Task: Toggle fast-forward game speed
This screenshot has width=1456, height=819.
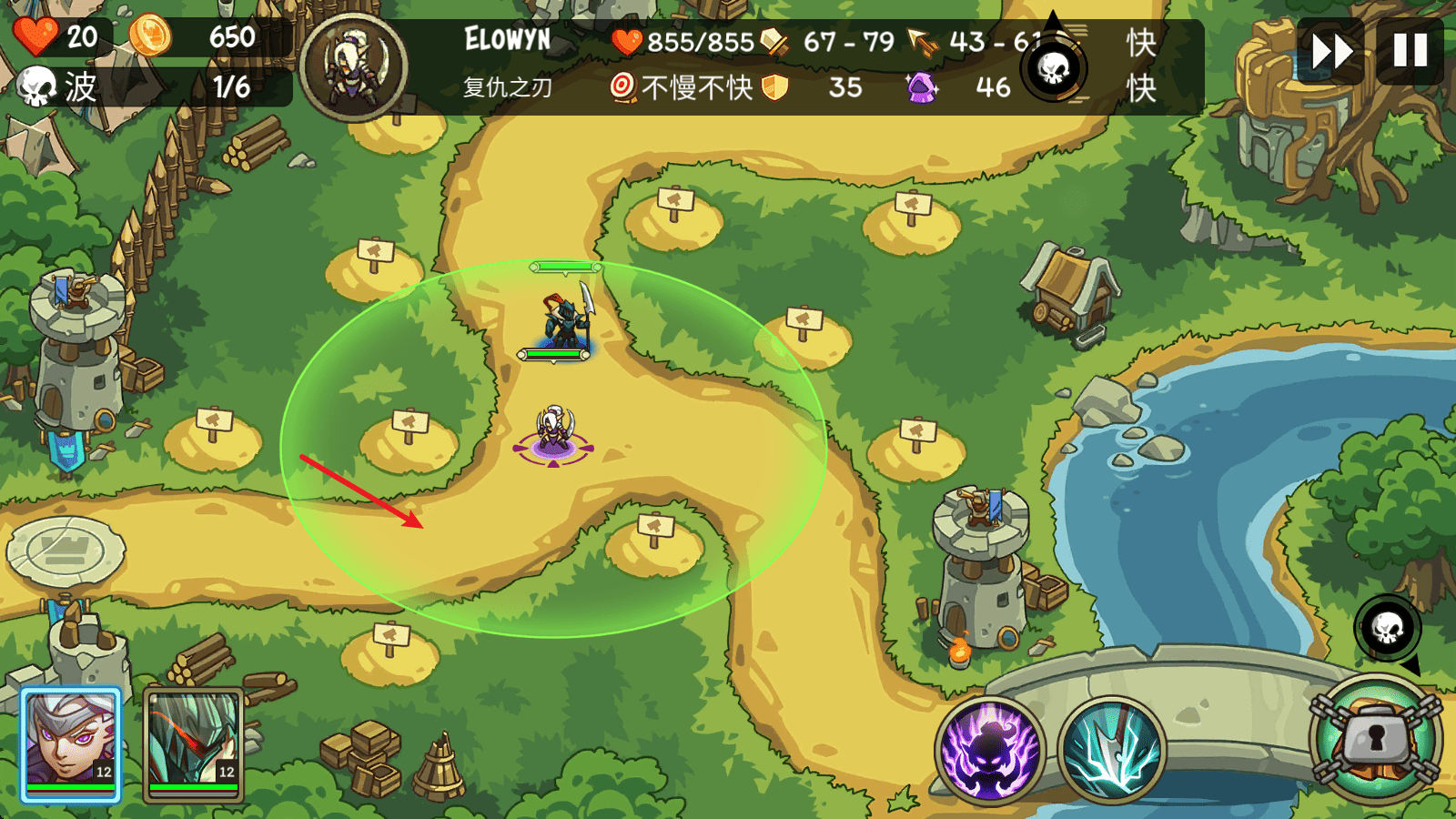Action: [x=1331, y=51]
